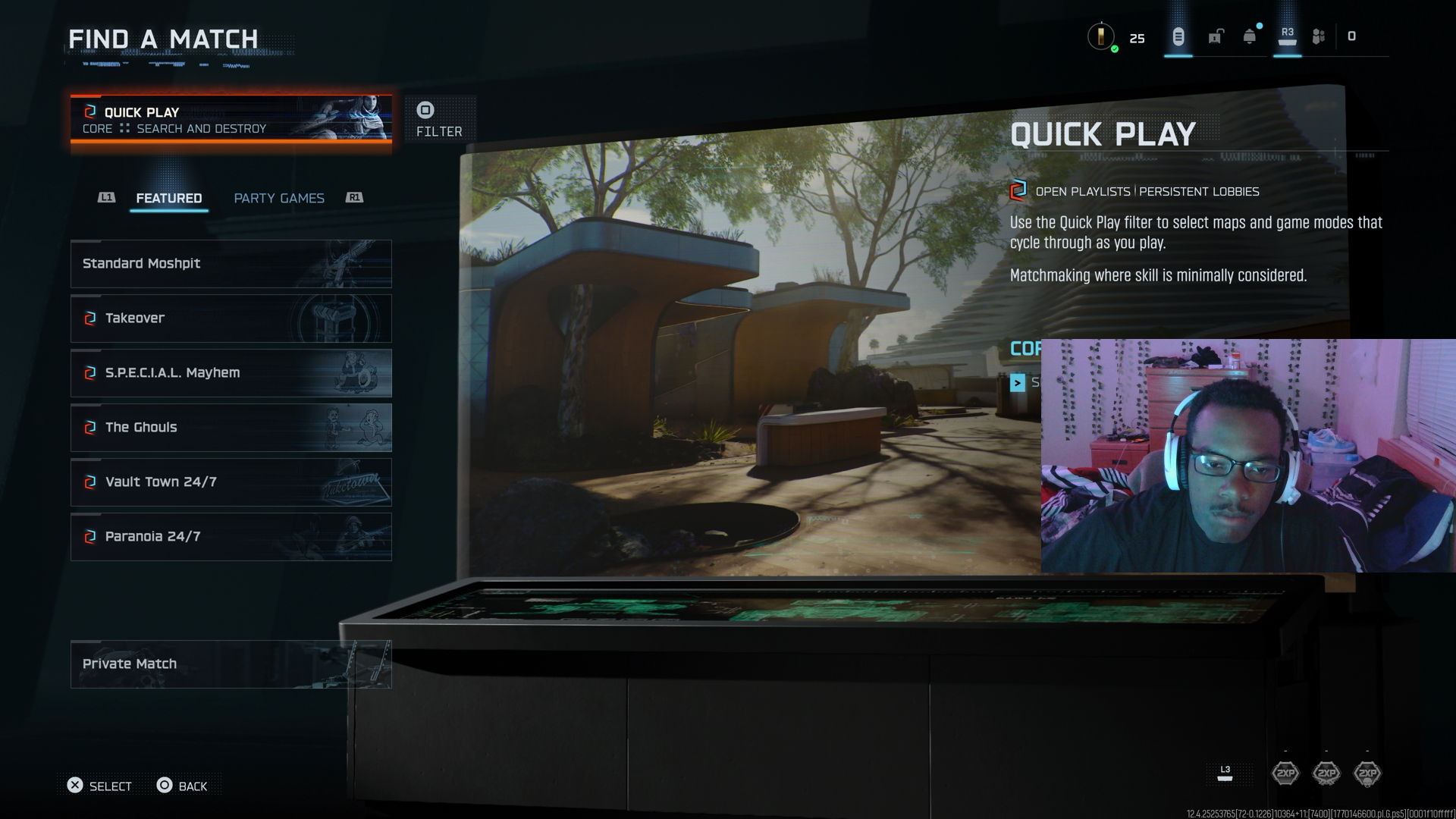
Task: Click the Open Playlists icon under Quick Play
Action: (1018, 192)
